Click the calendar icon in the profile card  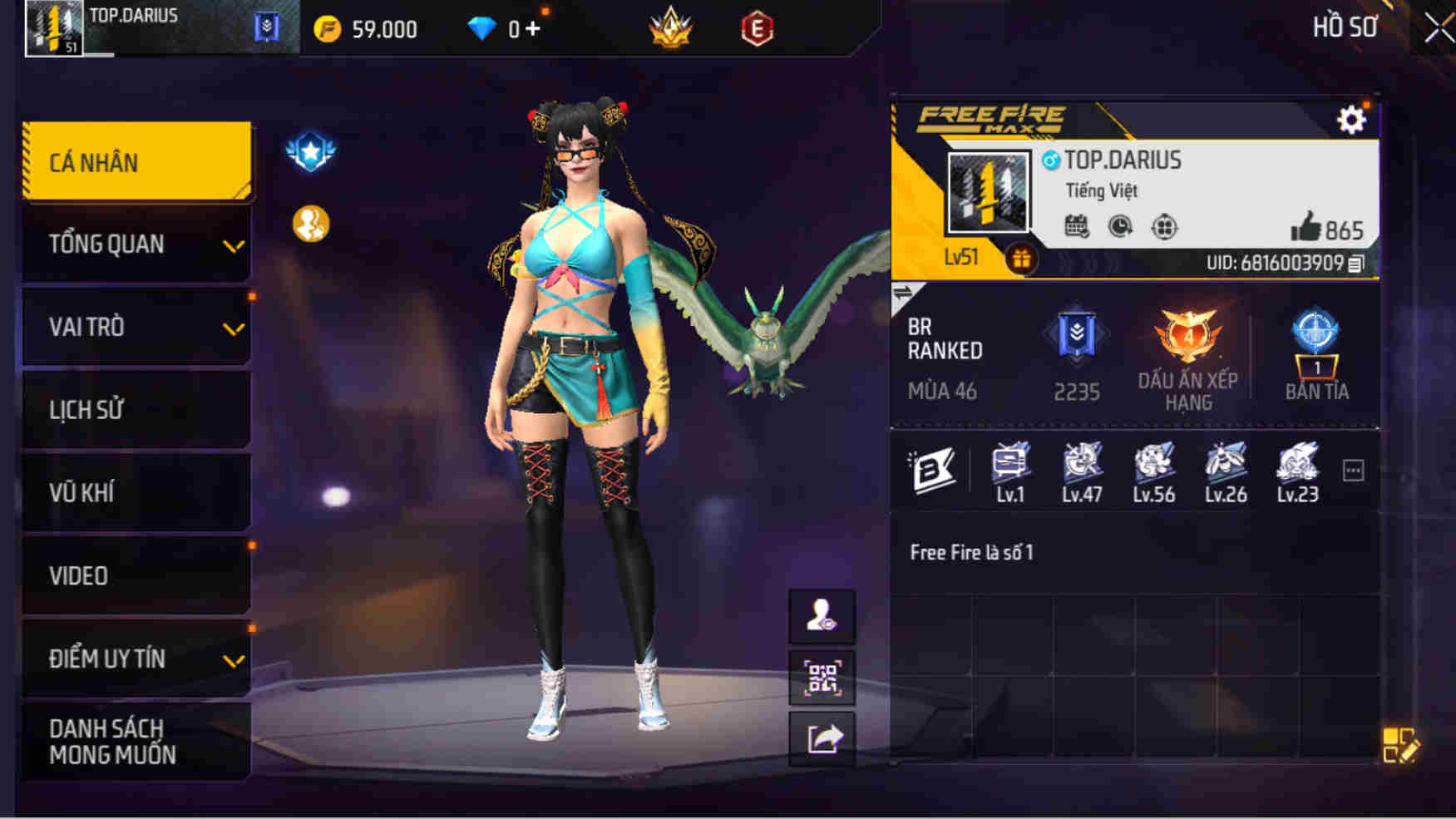[x=1078, y=225]
